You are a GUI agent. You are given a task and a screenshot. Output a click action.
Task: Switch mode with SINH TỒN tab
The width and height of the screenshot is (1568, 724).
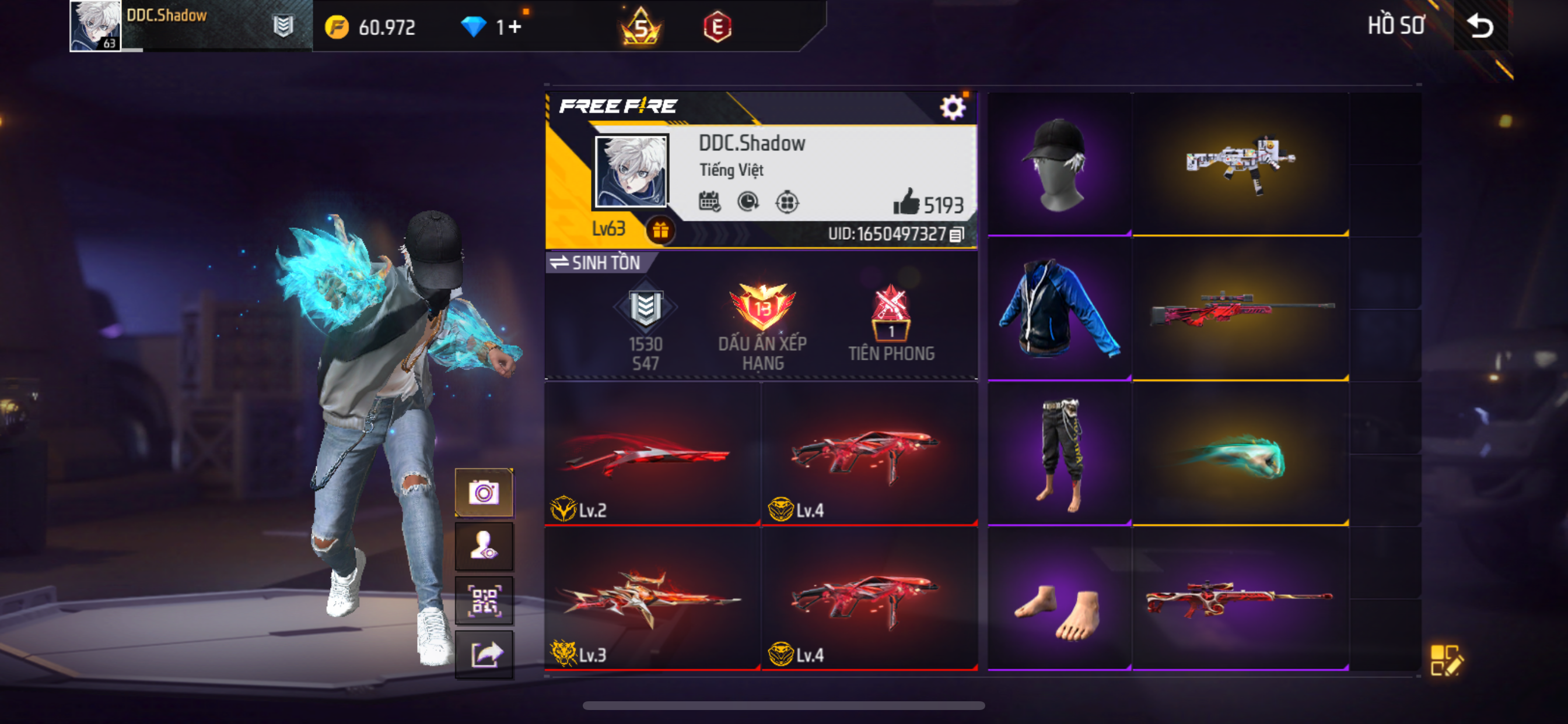[x=596, y=263]
